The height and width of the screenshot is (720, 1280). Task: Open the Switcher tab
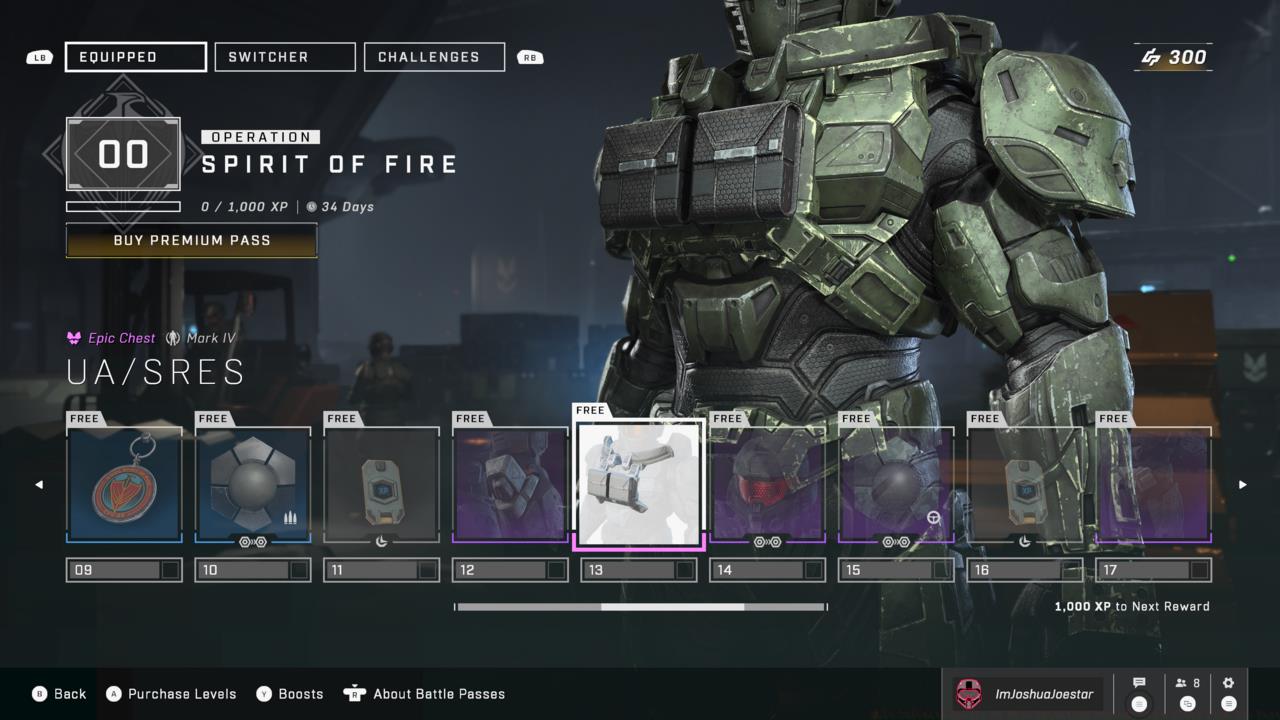click(x=285, y=57)
